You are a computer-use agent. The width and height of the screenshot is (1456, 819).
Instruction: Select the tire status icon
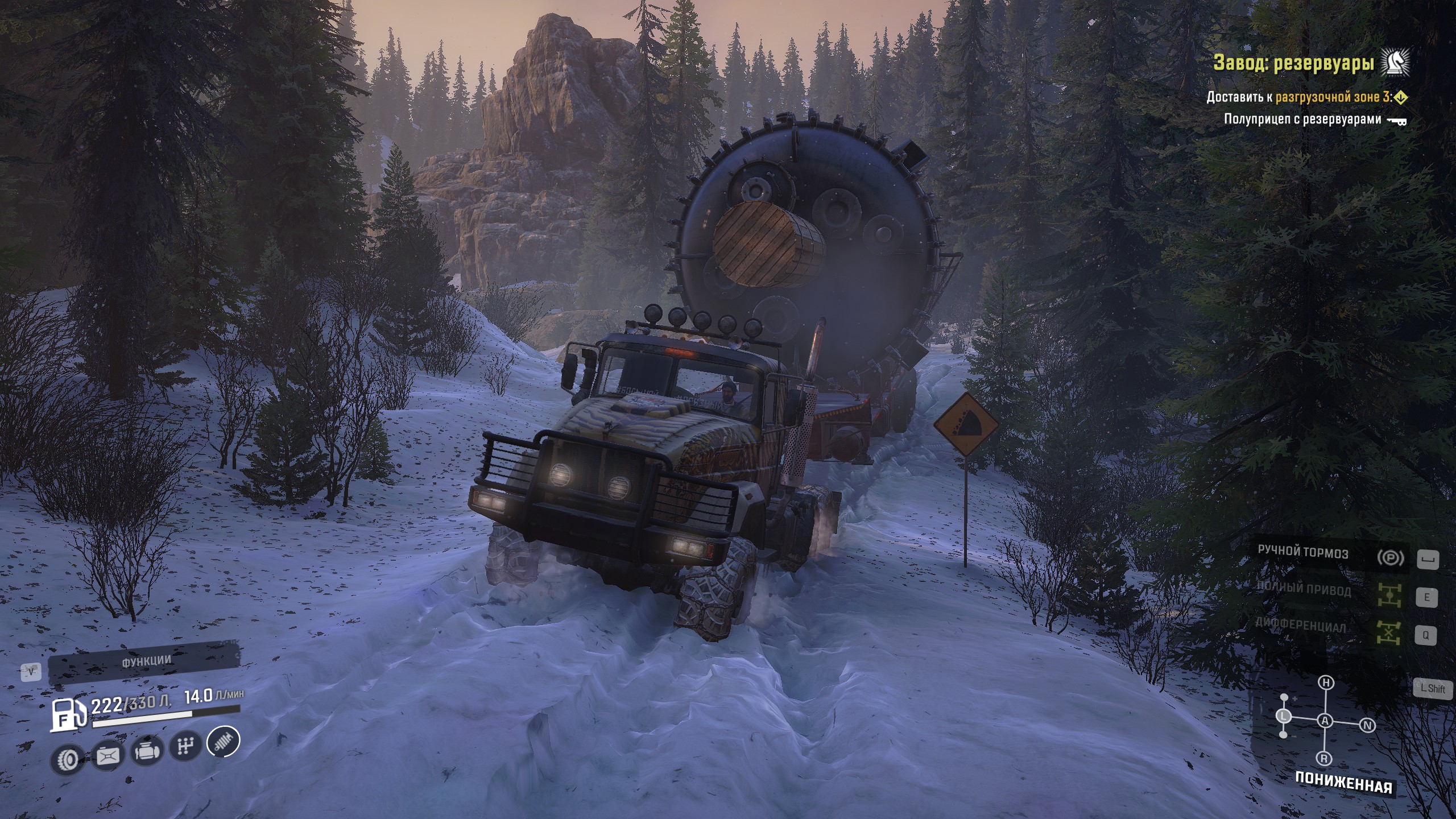68,759
